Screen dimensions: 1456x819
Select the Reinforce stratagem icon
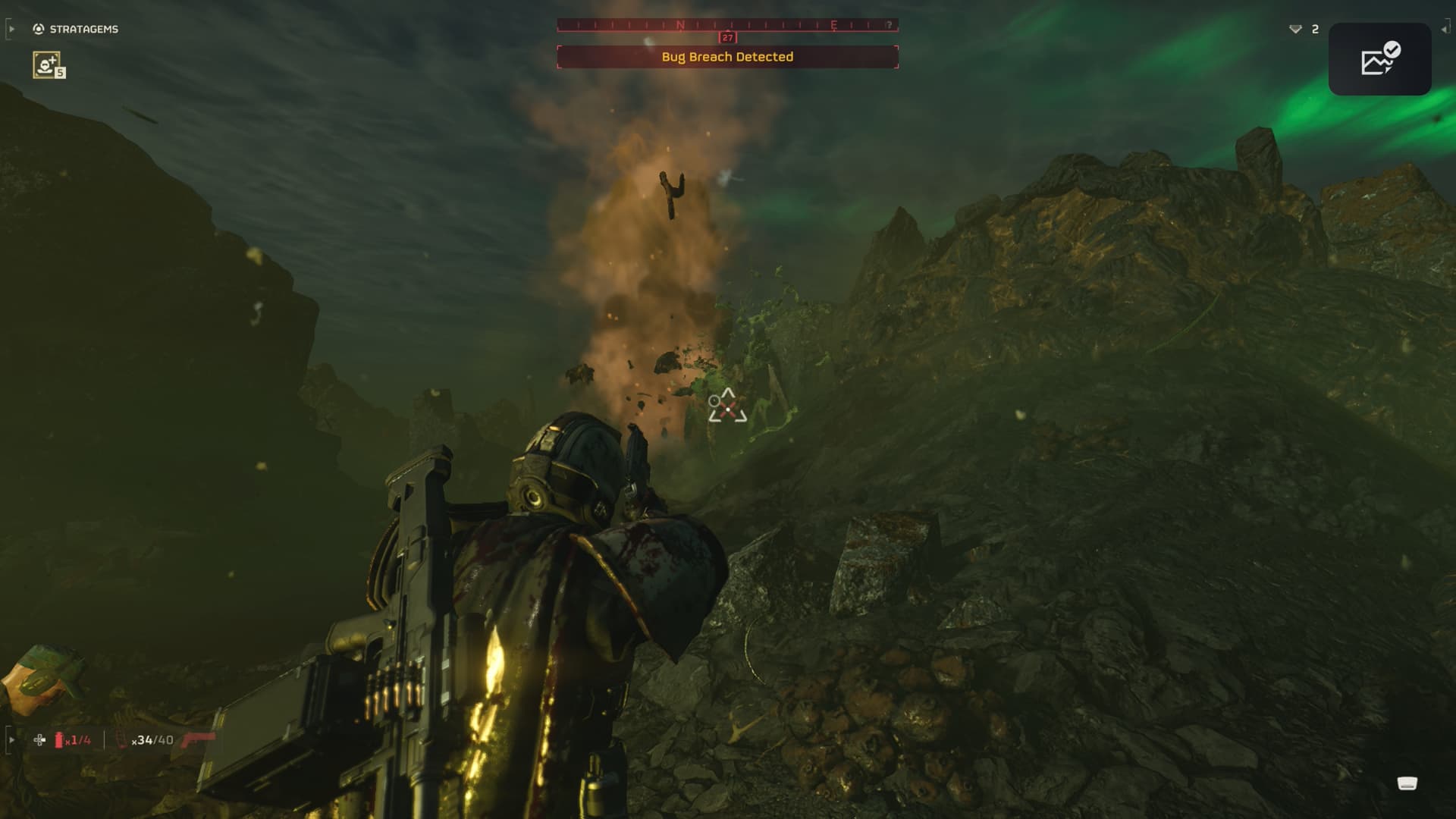(x=48, y=64)
